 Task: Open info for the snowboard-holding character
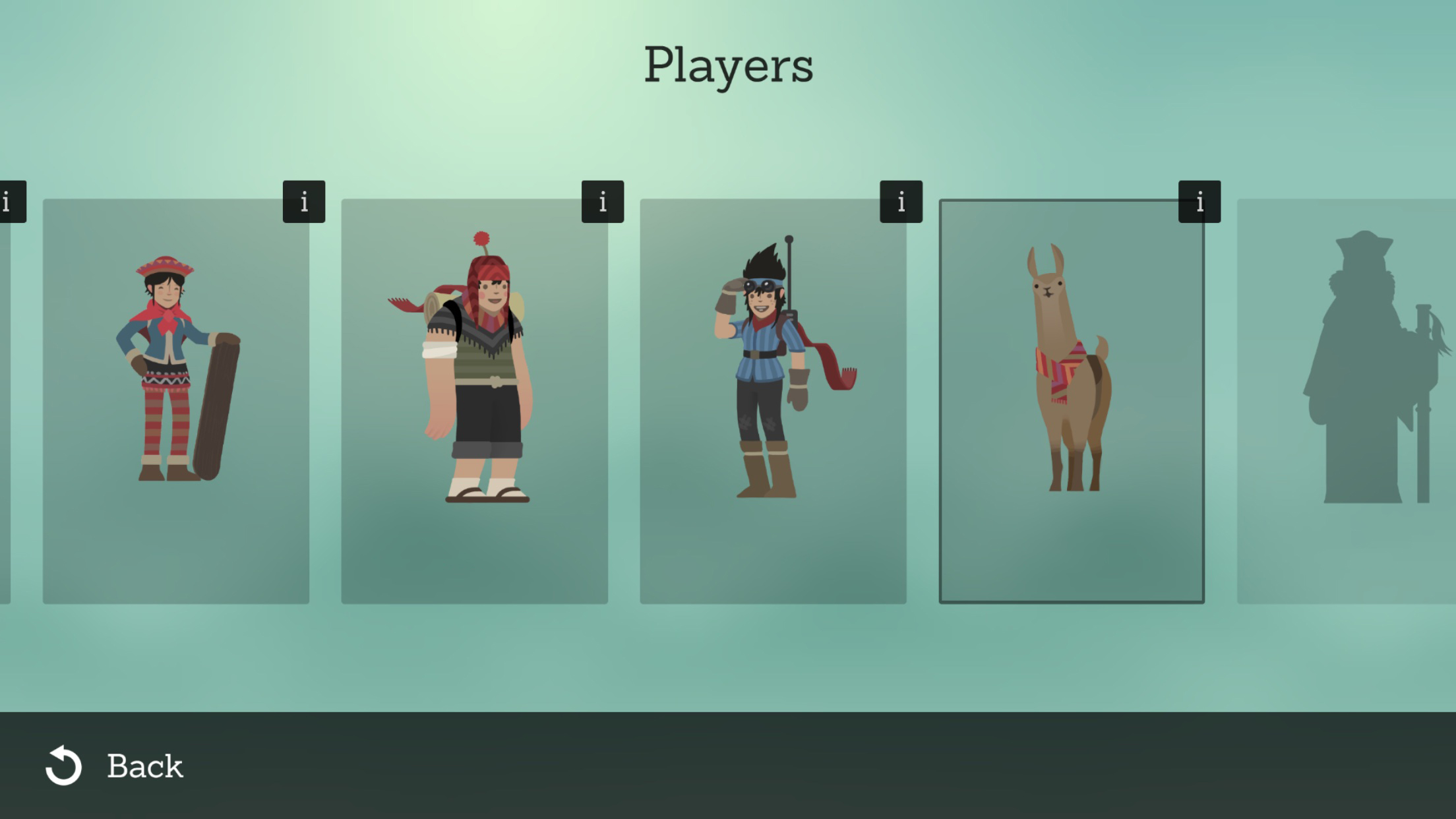(303, 202)
